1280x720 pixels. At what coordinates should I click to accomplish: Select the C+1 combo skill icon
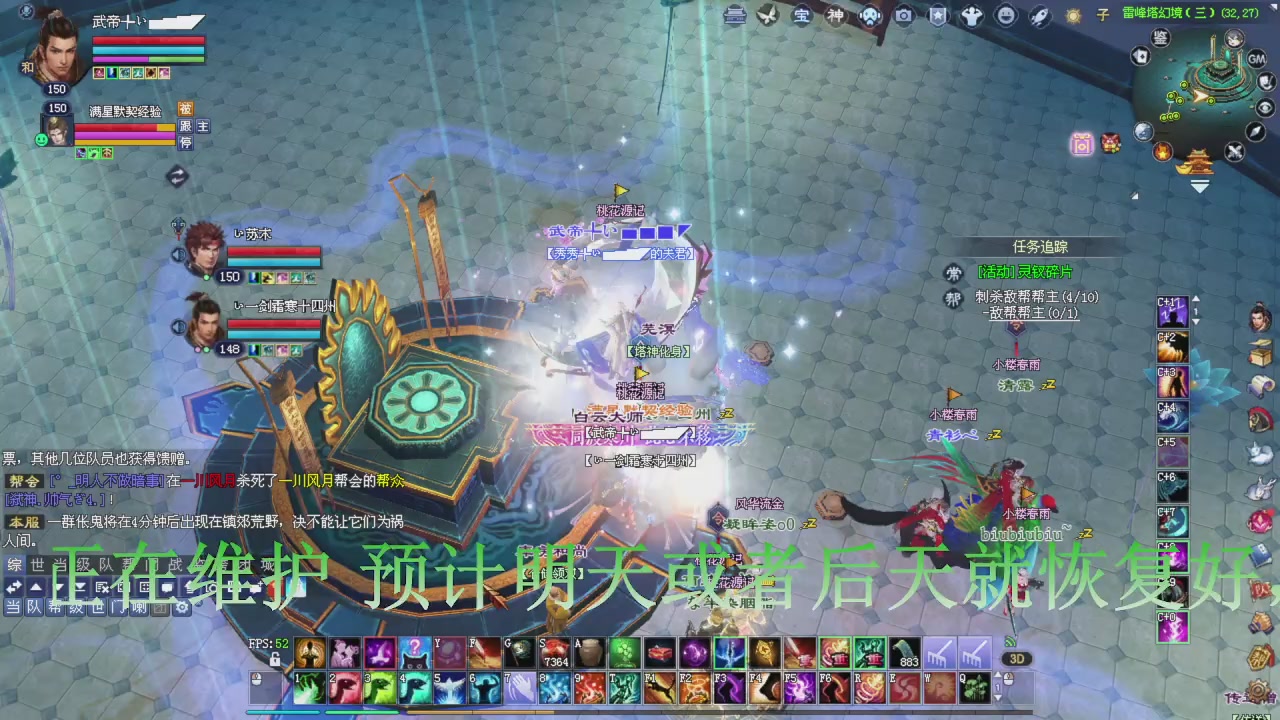1171,312
